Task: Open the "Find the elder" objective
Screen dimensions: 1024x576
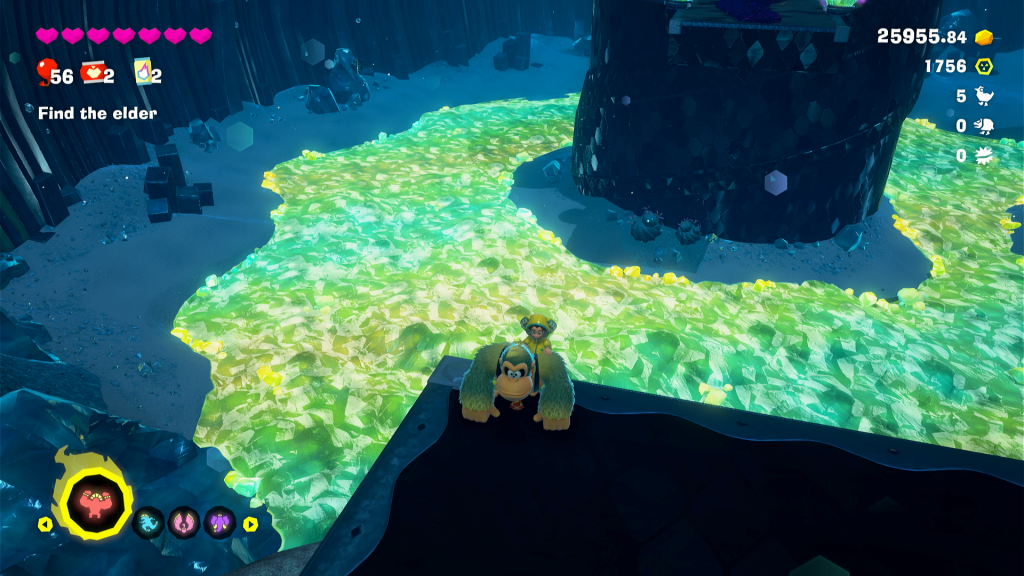Action: (x=97, y=113)
